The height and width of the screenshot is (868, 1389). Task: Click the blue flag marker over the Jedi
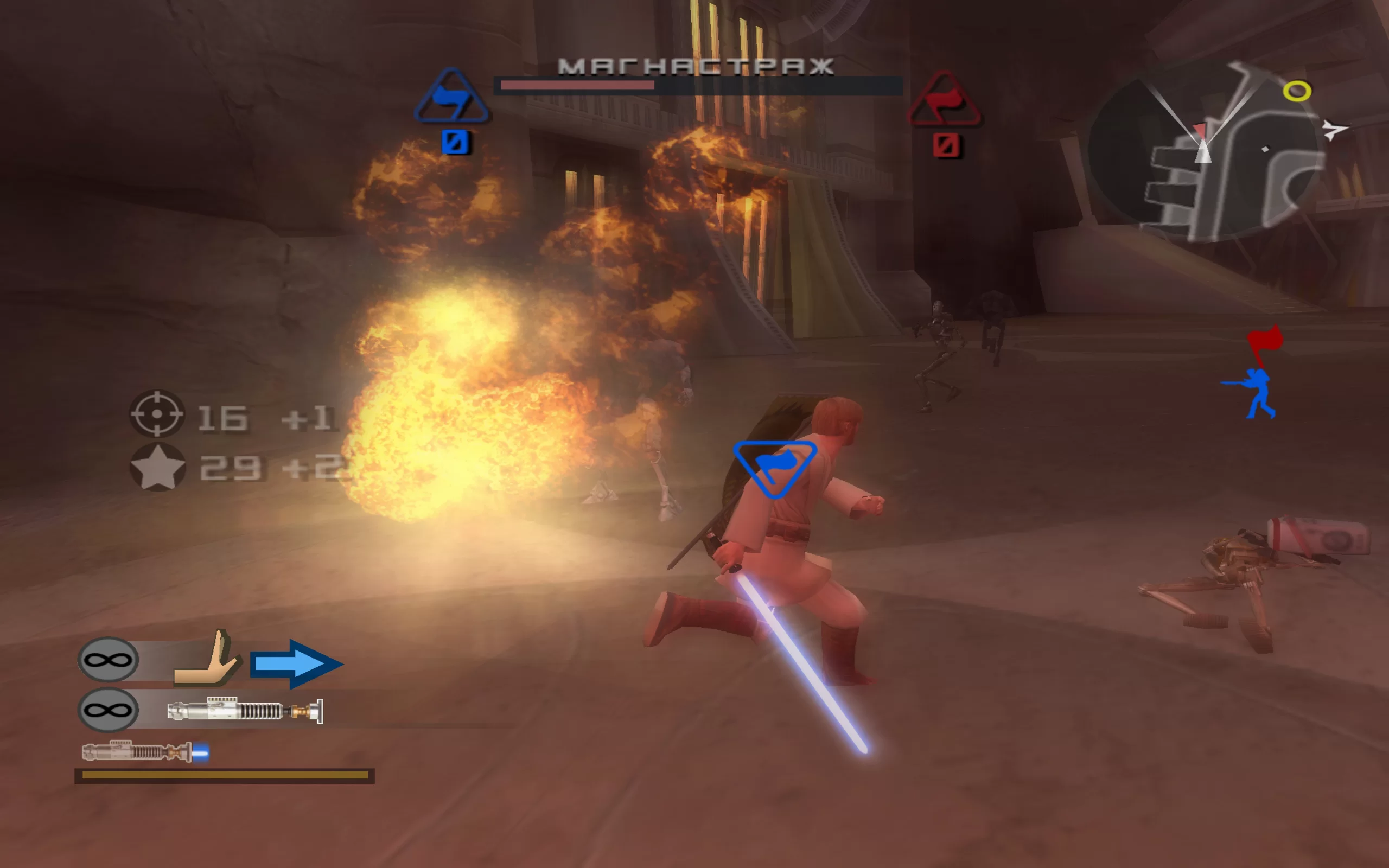(775, 466)
